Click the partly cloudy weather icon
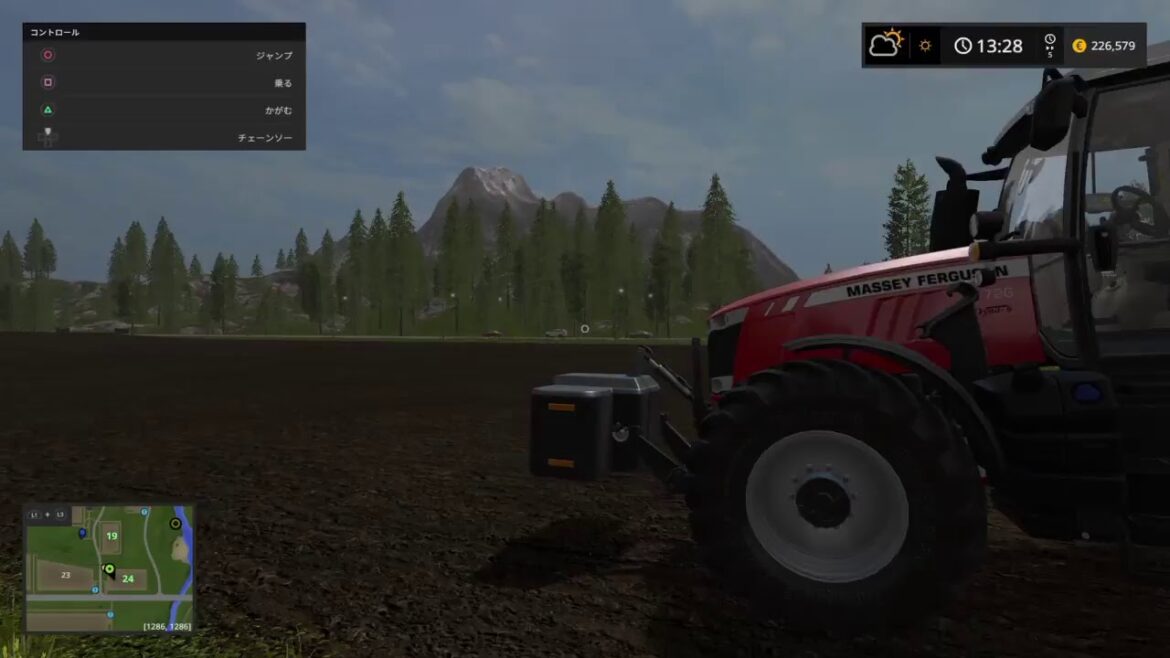 coord(885,45)
